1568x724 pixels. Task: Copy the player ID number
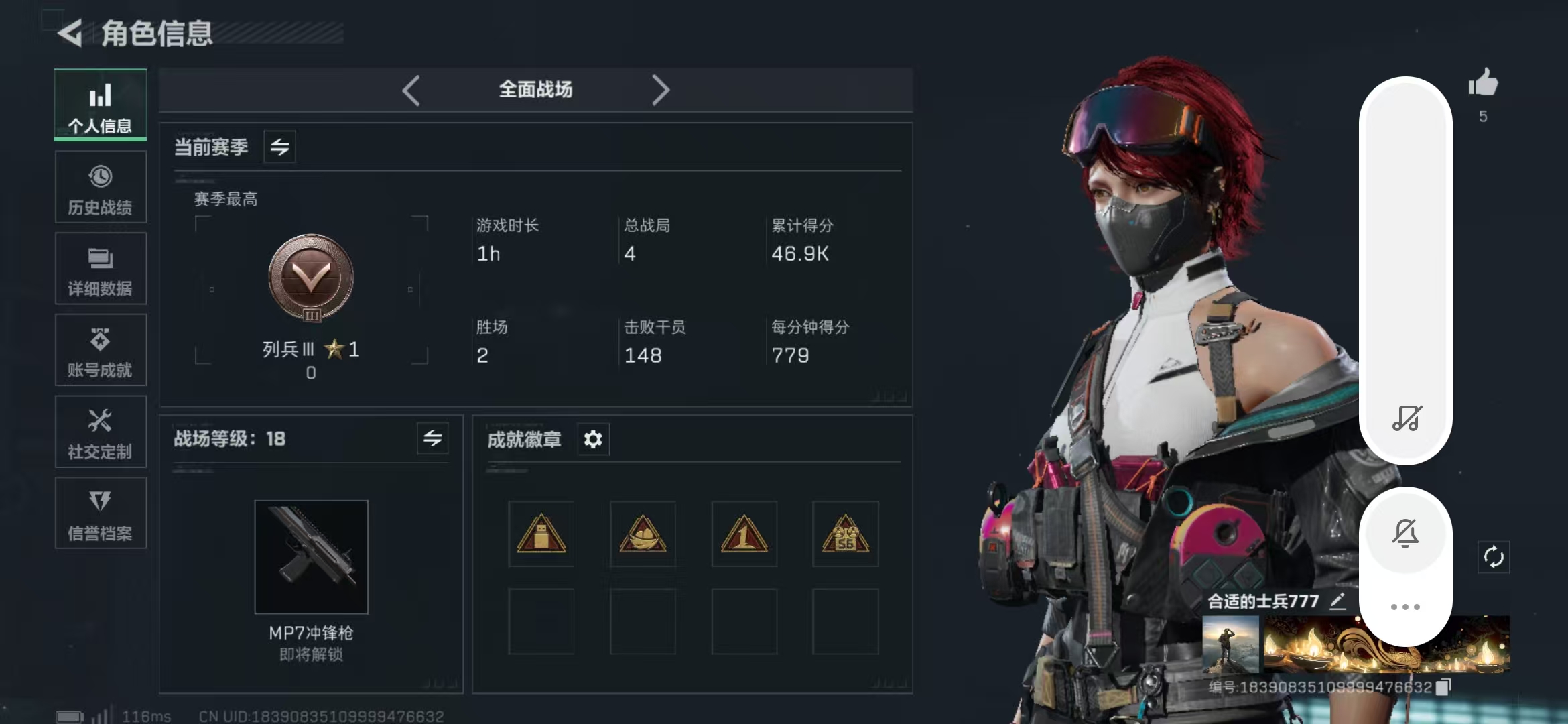tap(1444, 686)
